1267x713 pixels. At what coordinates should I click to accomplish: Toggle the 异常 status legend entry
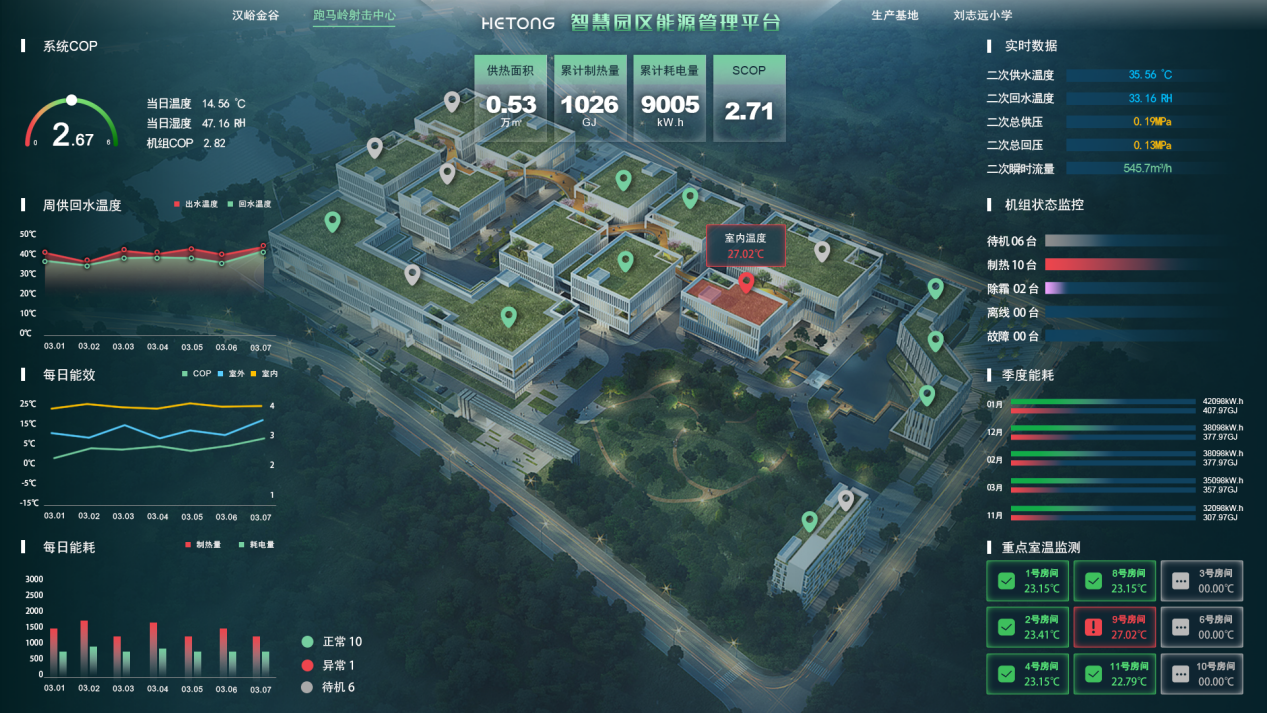click(329, 665)
